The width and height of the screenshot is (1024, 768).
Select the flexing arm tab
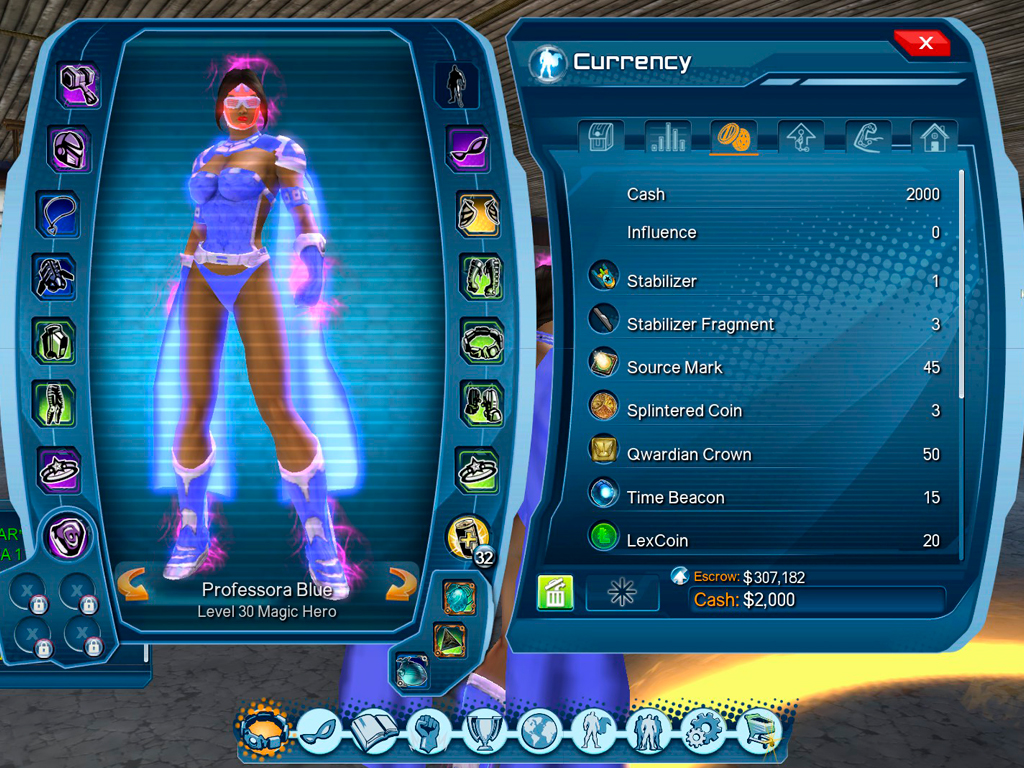pyautogui.click(x=867, y=138)
